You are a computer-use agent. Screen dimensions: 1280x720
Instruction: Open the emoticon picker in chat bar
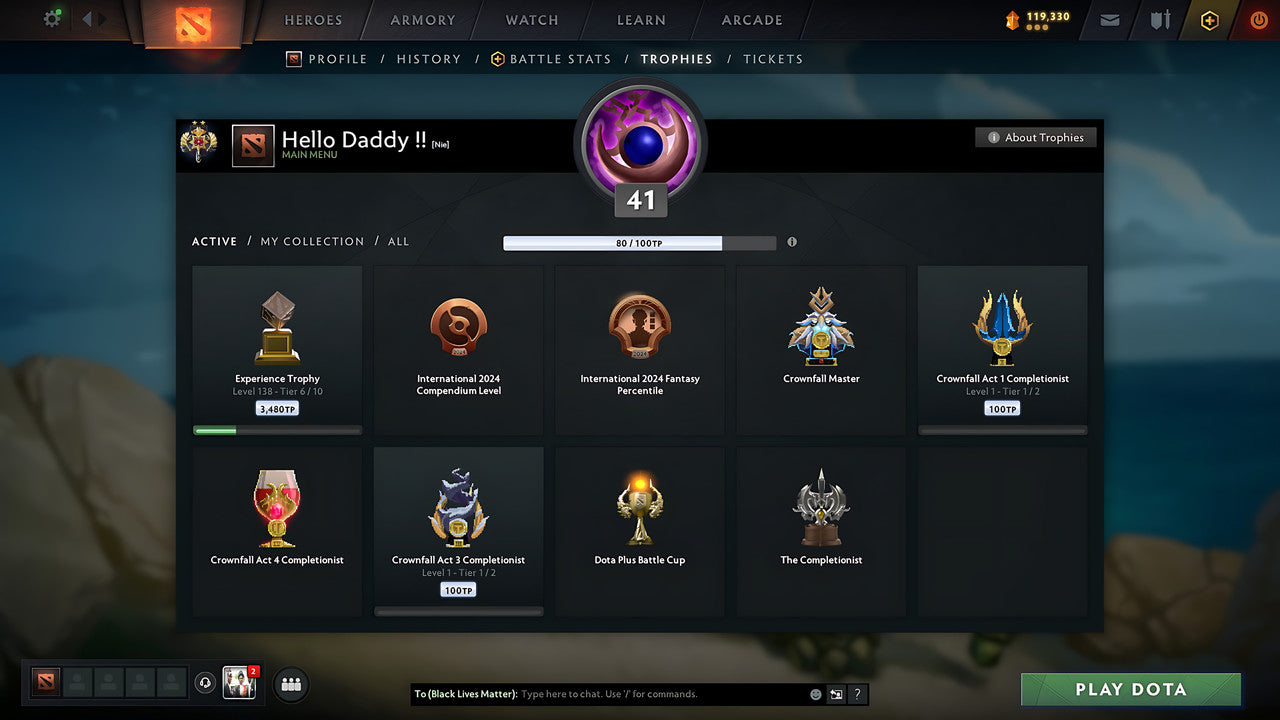(815, 694)
